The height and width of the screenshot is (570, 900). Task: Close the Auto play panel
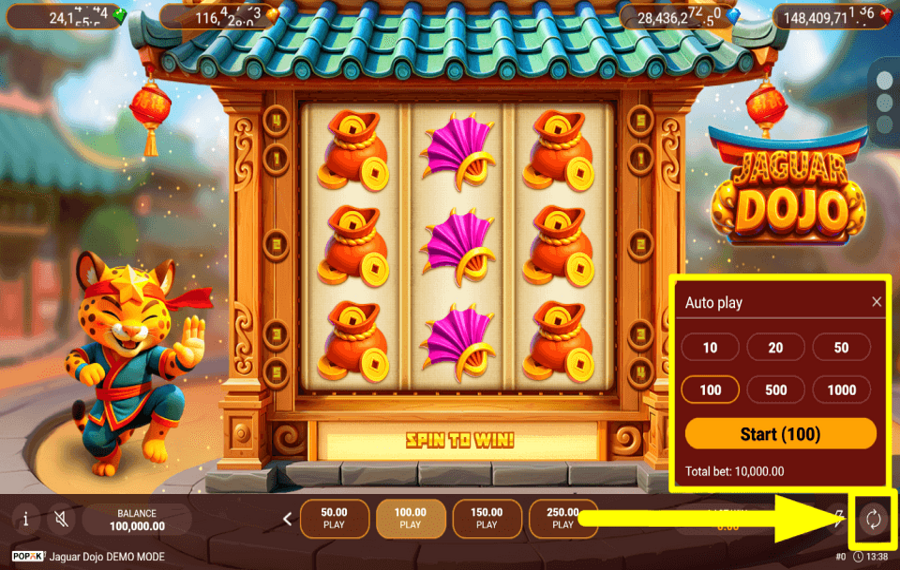877,302
